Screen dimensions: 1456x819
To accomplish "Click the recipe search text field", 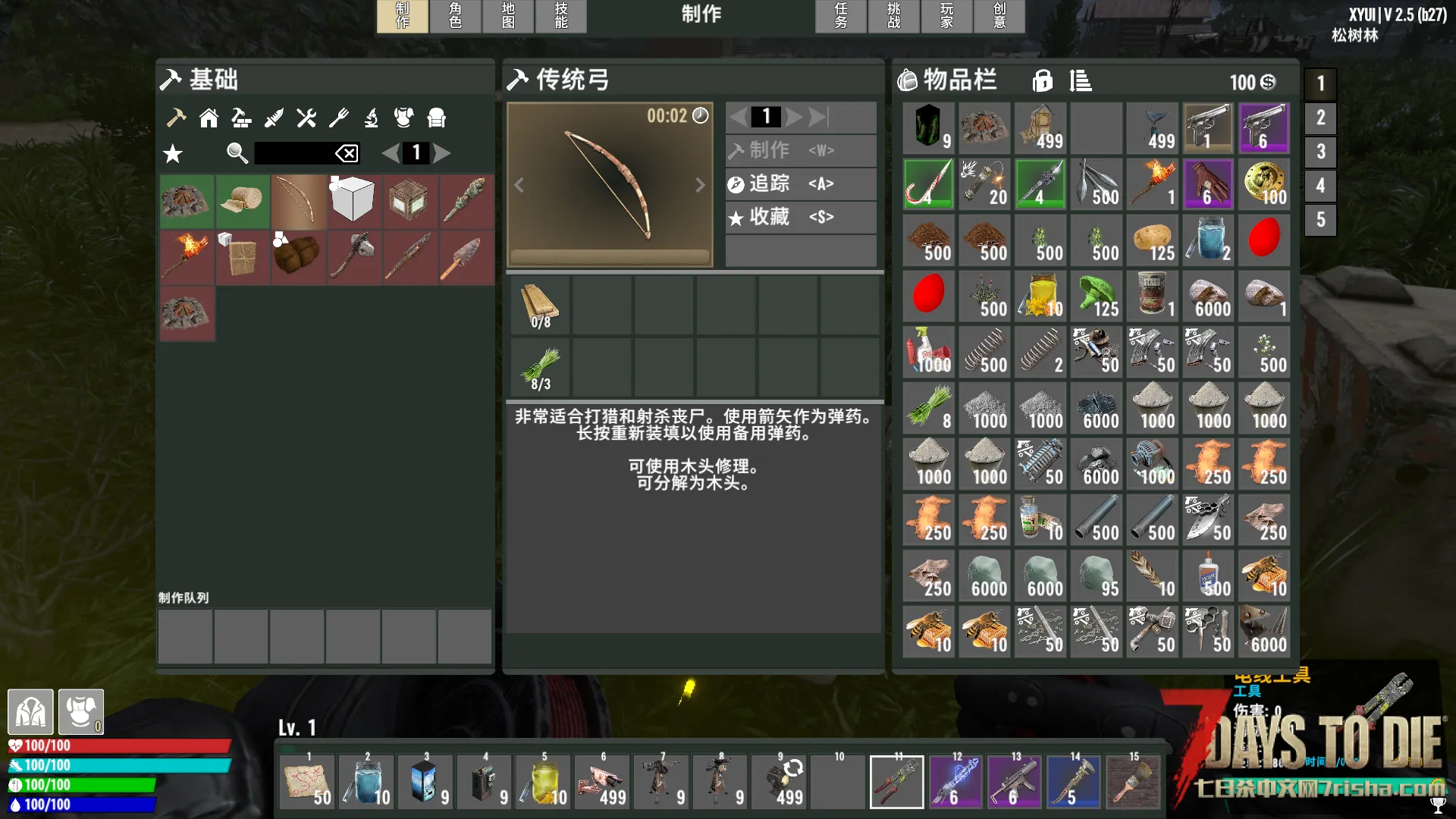I will pyautogui.click(x=294, y=153).
